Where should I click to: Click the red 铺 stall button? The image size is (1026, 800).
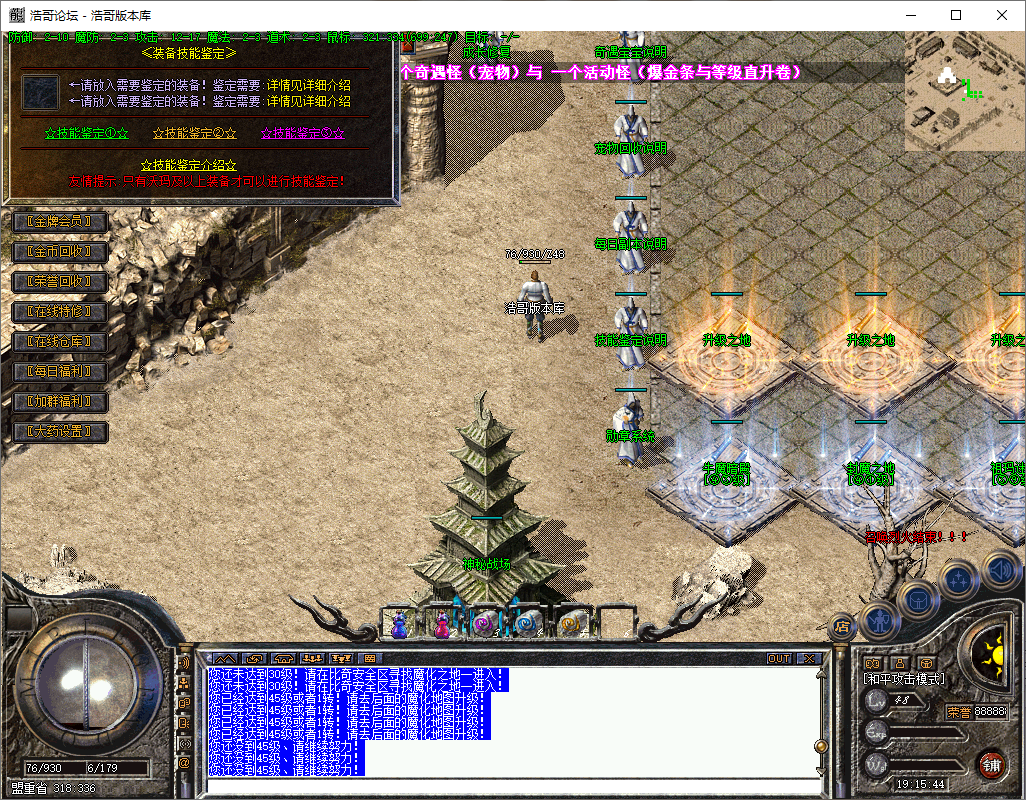click(x=991, y=765)
